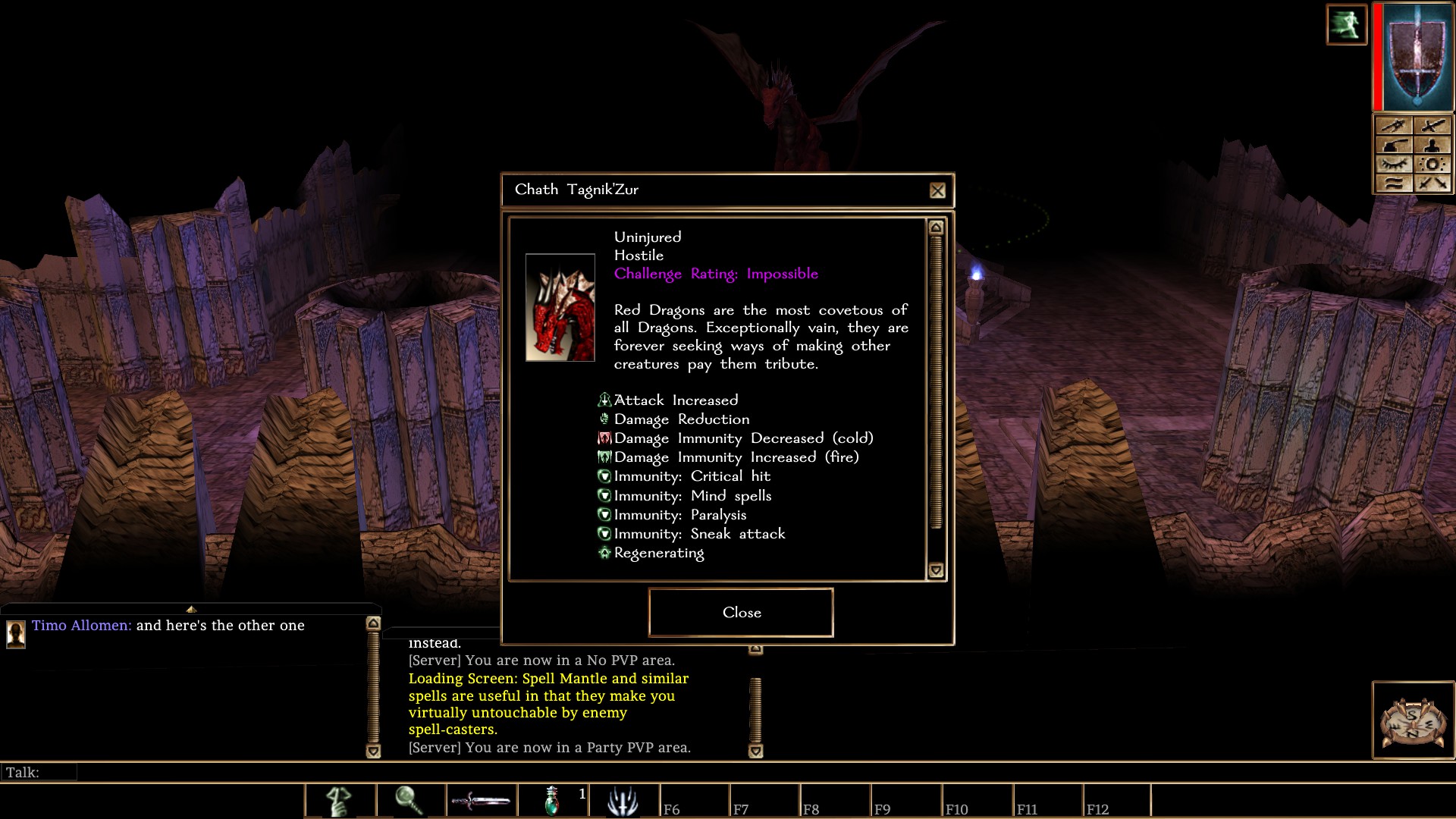Click the crossed swords button
The height and width of the screenshot is (819, 1456).
pos(1432,183)
